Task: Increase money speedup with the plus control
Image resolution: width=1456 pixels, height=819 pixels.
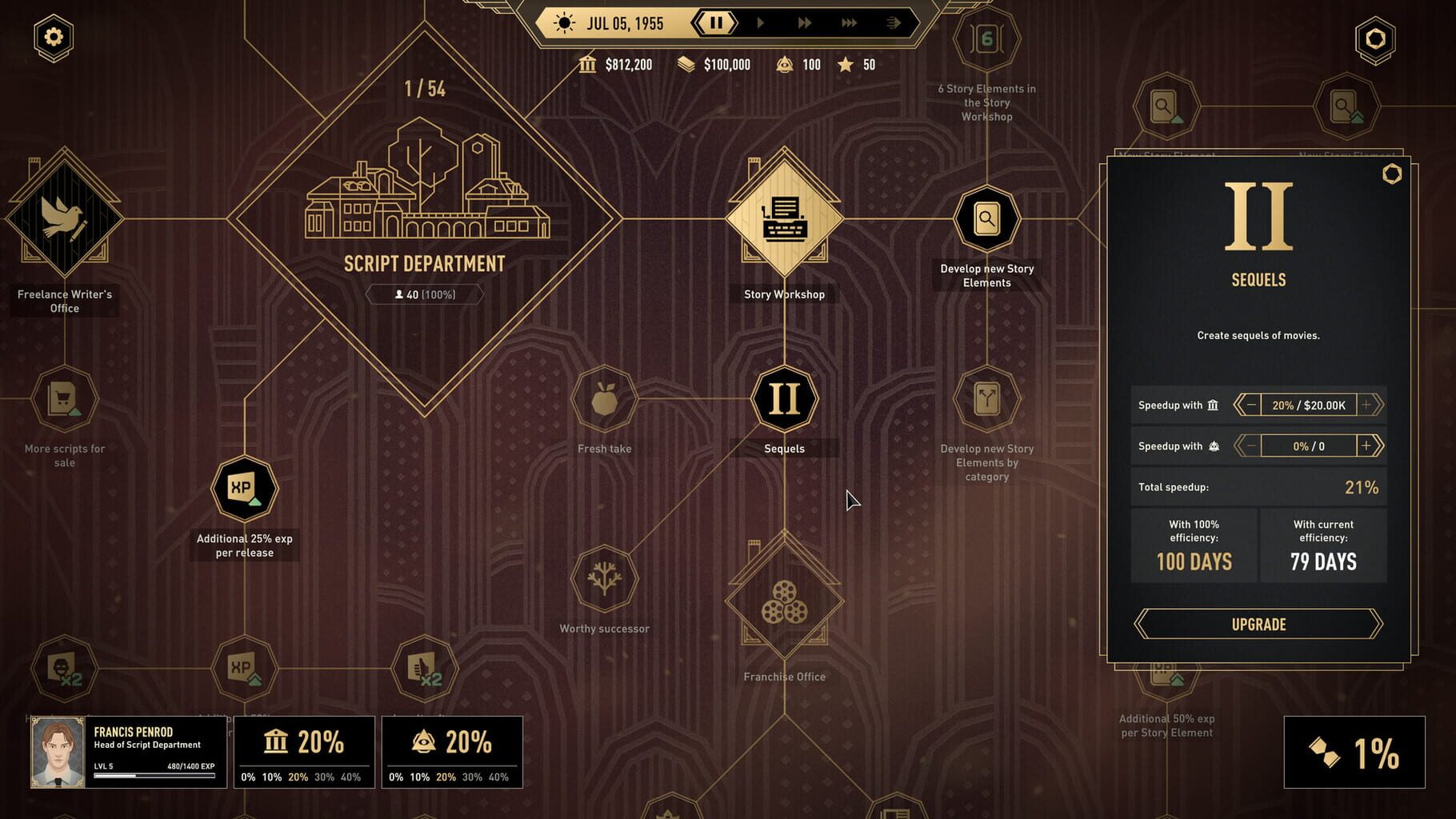Action: click(1367, 405)
